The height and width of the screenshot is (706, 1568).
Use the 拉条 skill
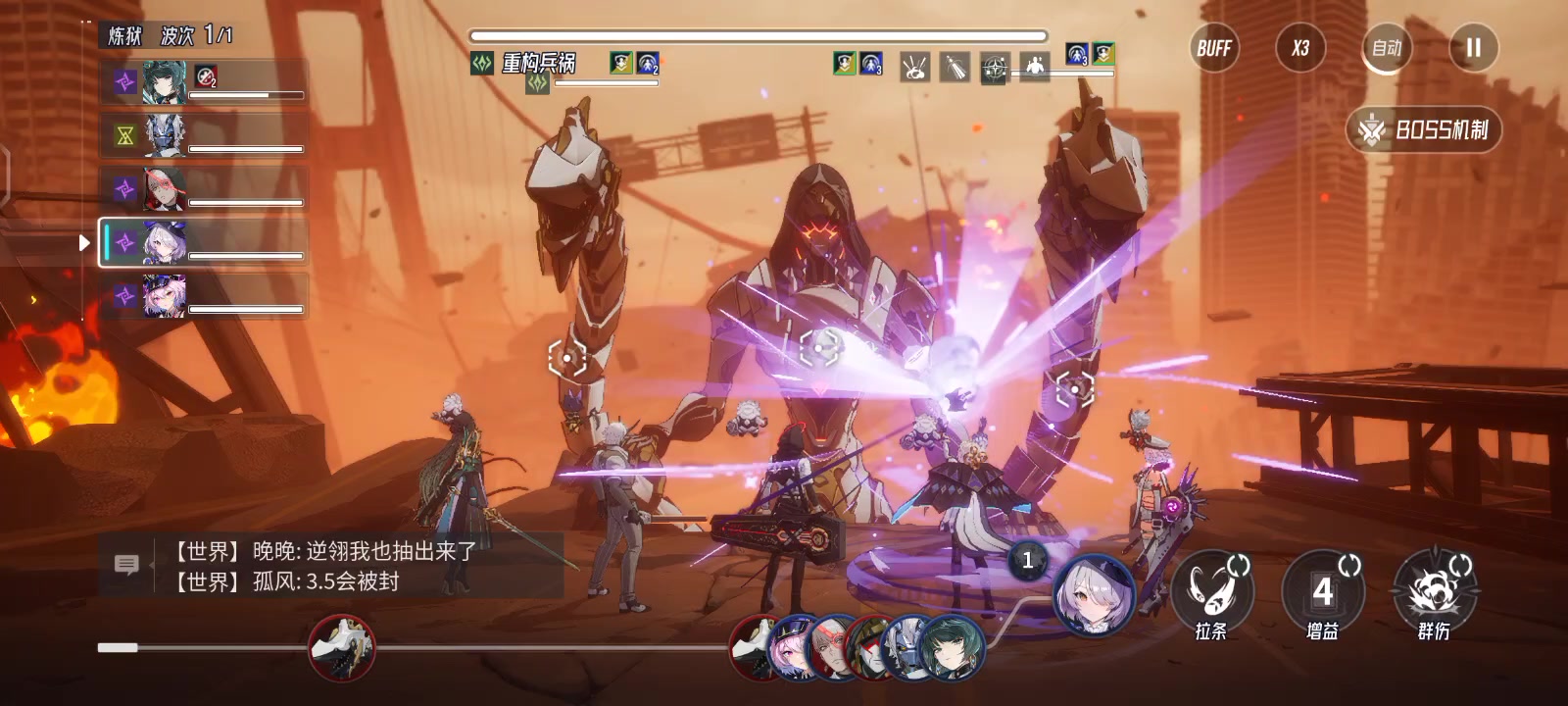coord(1212,591)
